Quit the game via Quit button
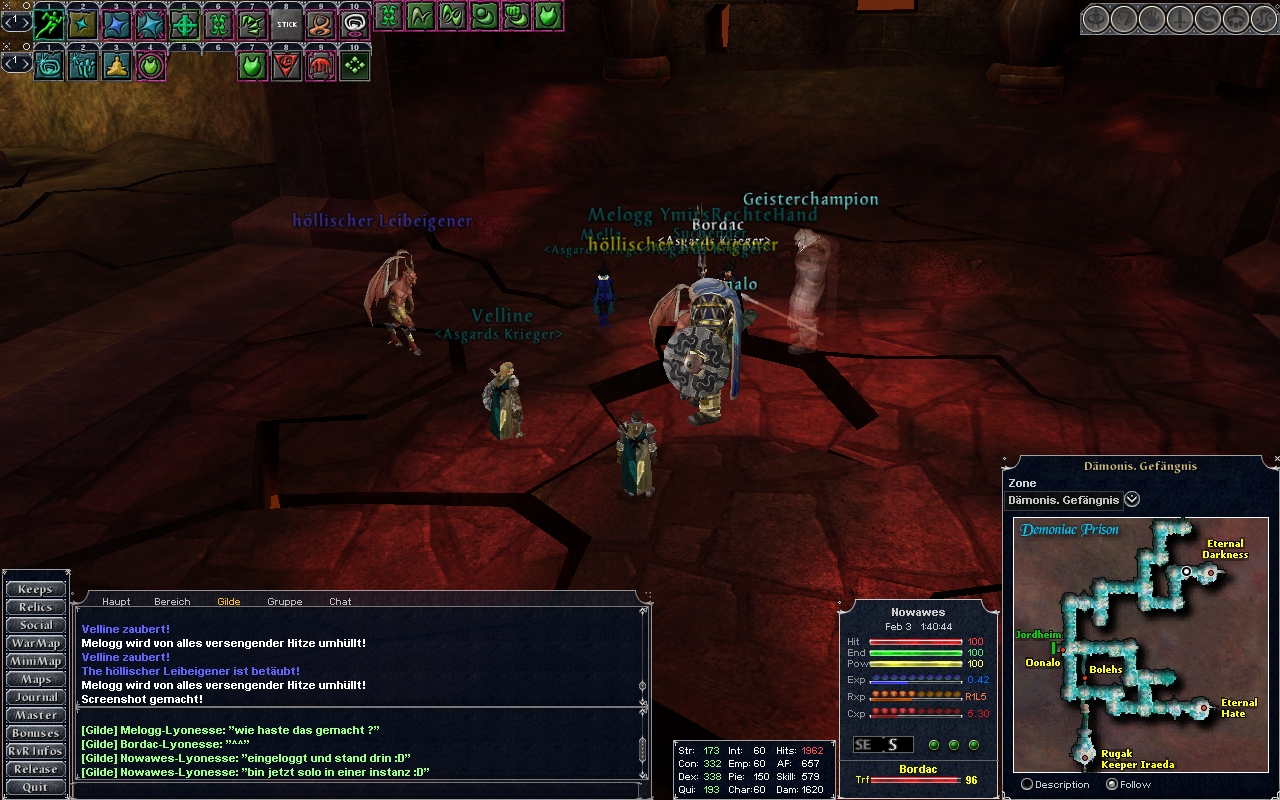 point(36,787)
